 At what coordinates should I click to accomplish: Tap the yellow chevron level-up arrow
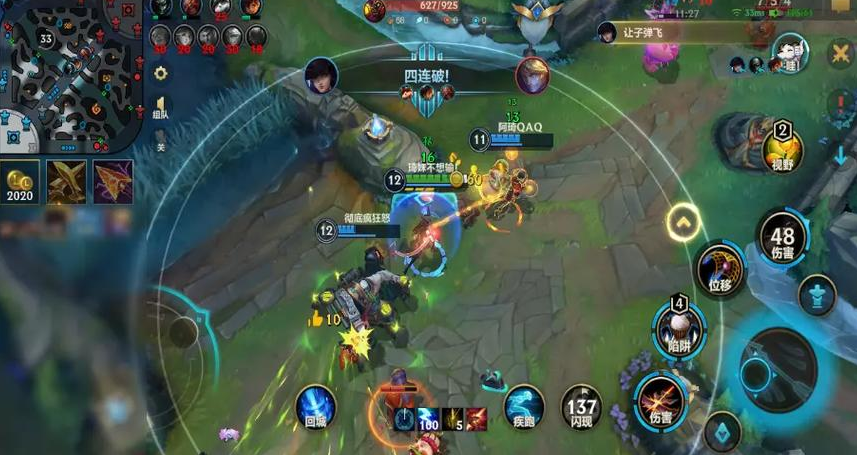684,221
